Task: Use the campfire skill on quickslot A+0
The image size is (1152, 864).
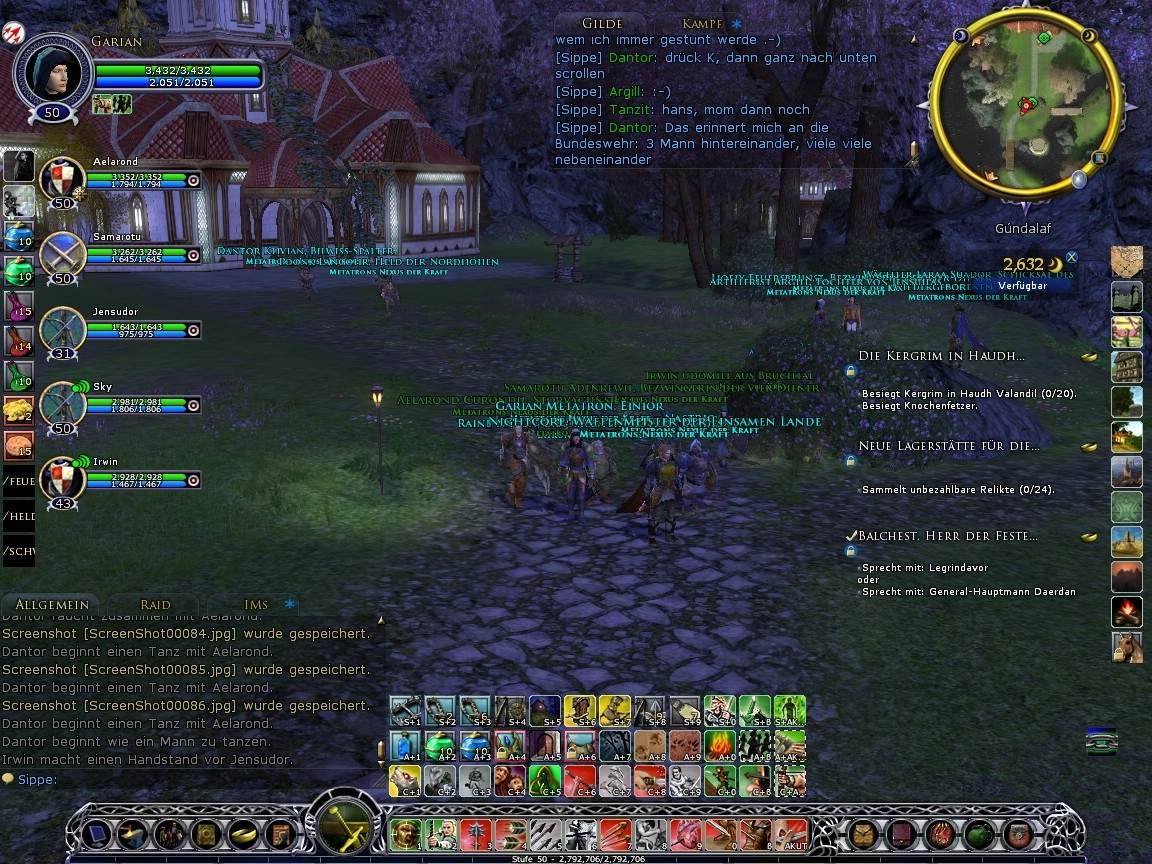Action: coord(720,745)
